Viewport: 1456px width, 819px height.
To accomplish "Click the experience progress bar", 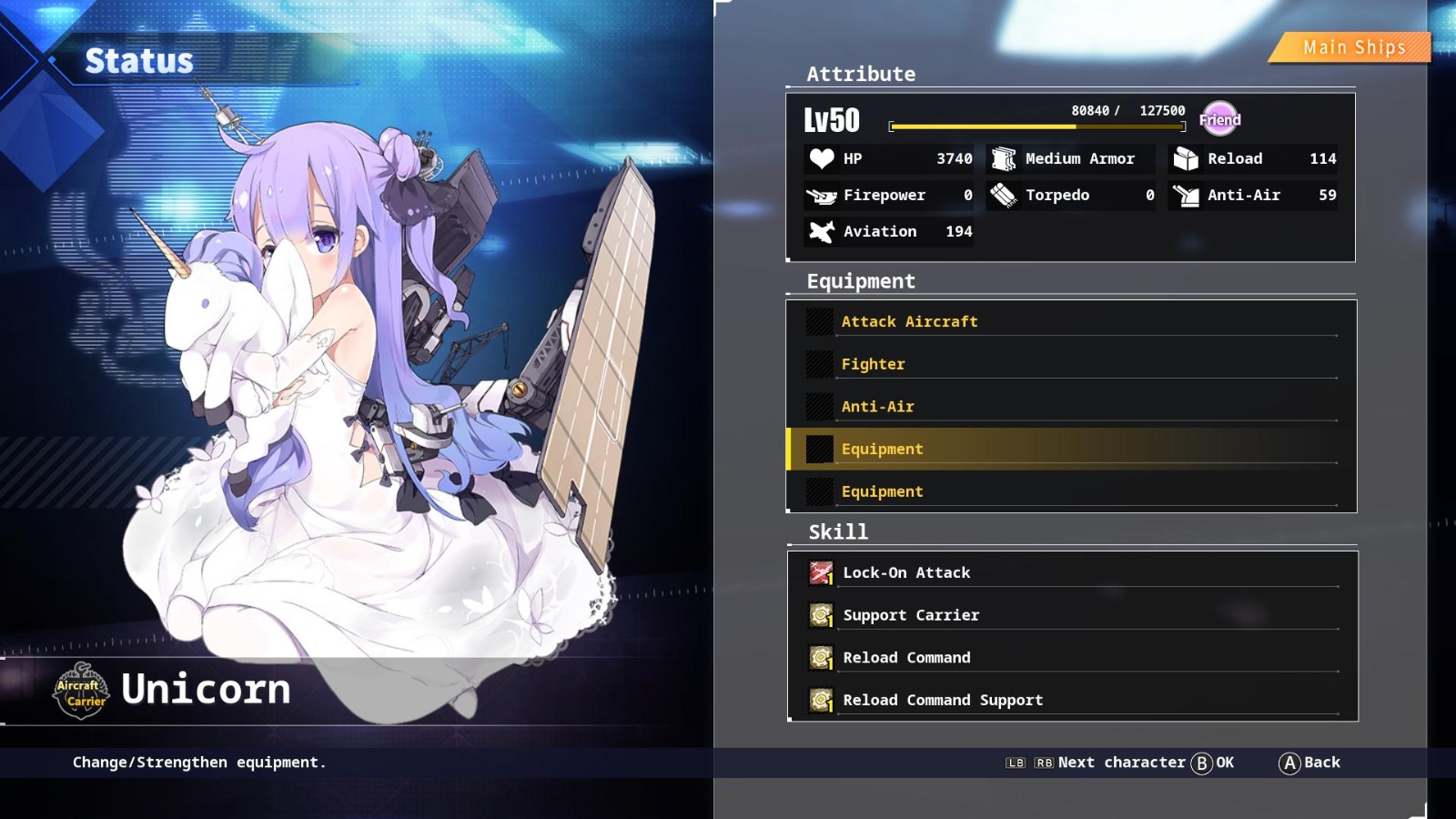I will 1037,126.
